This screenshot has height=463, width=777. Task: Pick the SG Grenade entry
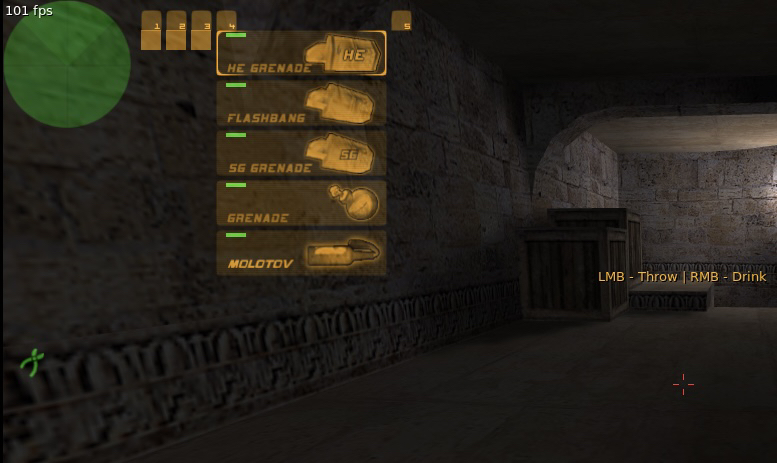[301, 153]
